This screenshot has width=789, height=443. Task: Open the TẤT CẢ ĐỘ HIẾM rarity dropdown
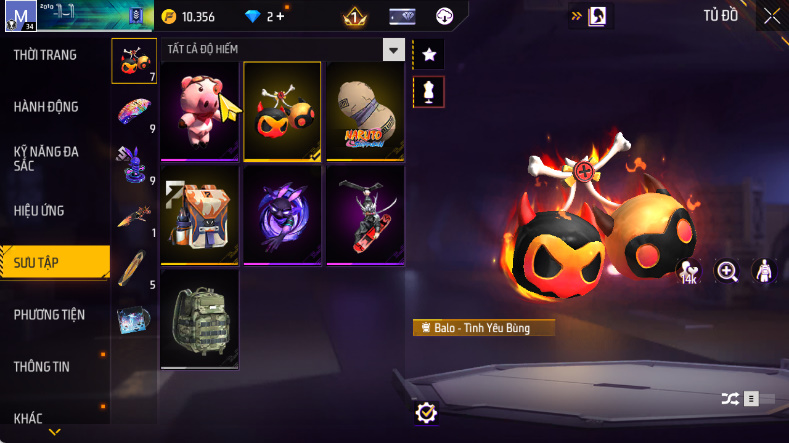click(394, 50)
